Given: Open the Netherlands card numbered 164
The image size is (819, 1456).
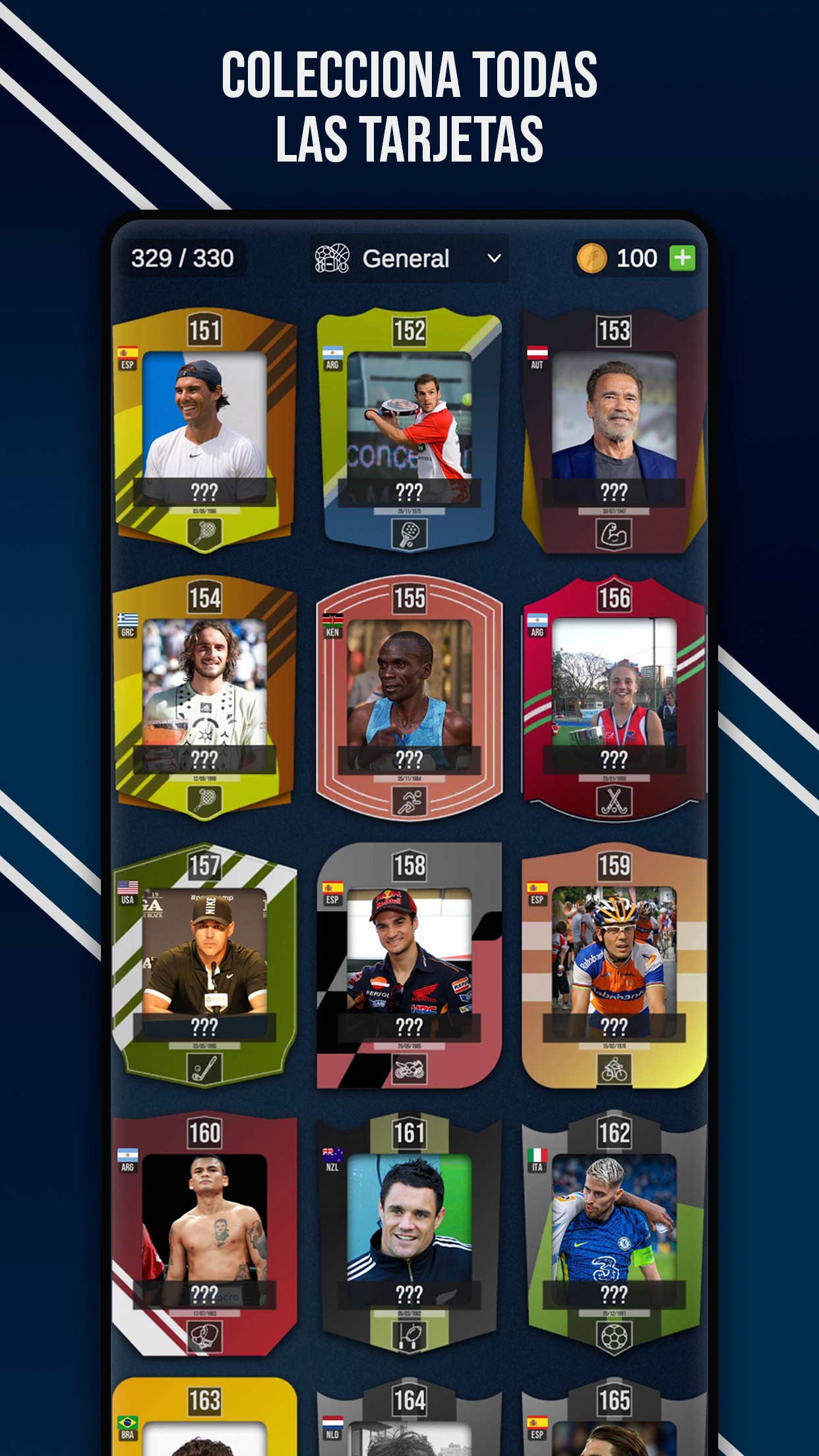Looking at the screenshot, I should click(x=409, y=1418).
